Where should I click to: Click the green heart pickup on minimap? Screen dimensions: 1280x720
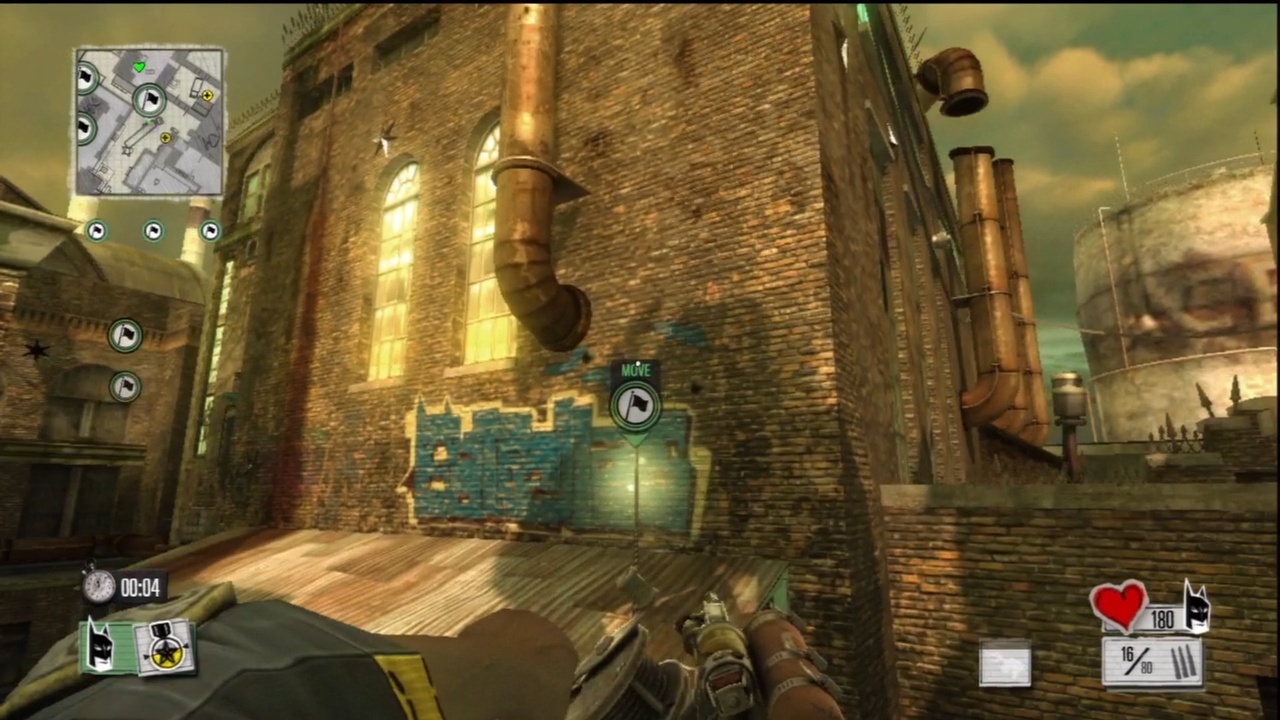click(139, 67)
